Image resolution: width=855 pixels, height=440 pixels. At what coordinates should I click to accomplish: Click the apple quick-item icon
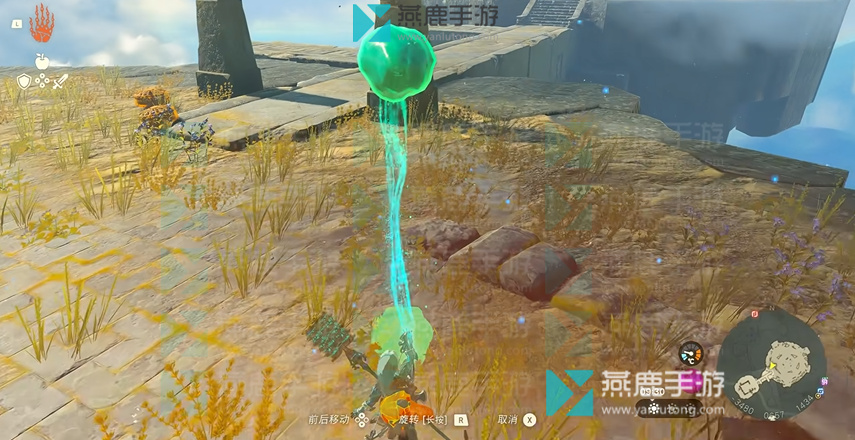(x=42, y=62)
